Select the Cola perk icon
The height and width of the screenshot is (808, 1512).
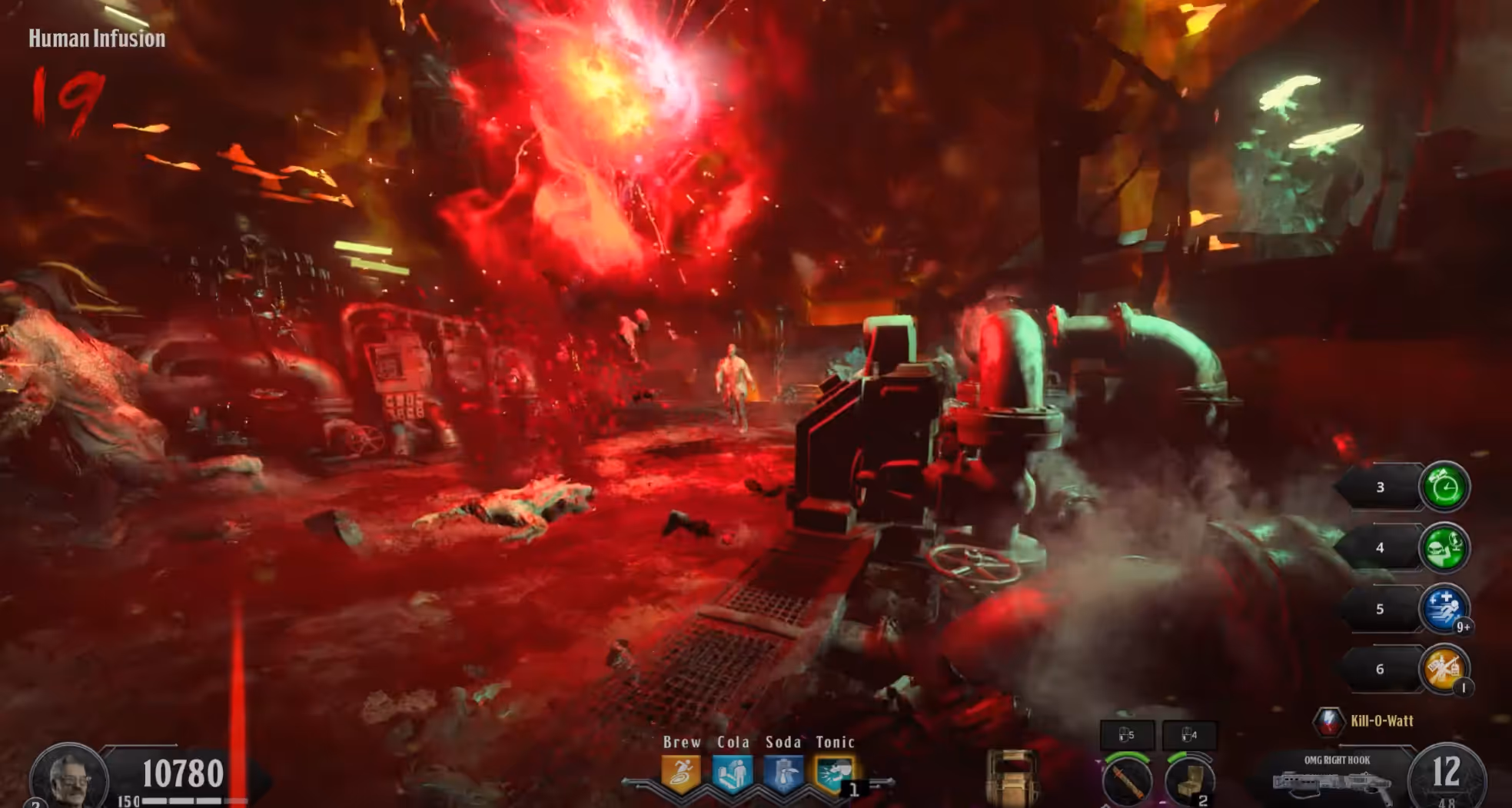pyautogui.click(x=732, y=773)
